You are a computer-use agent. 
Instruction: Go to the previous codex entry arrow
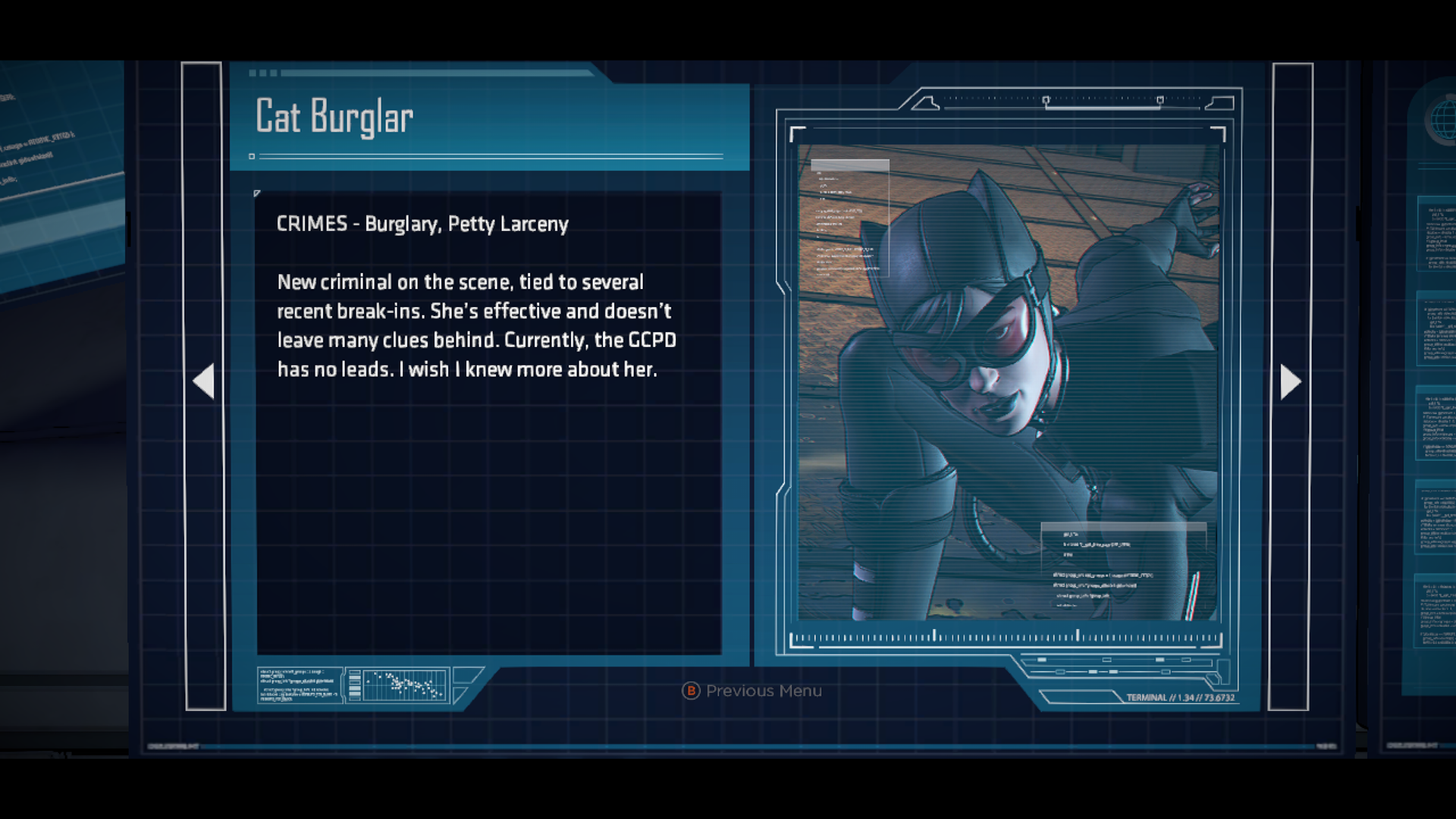(204, 381)
